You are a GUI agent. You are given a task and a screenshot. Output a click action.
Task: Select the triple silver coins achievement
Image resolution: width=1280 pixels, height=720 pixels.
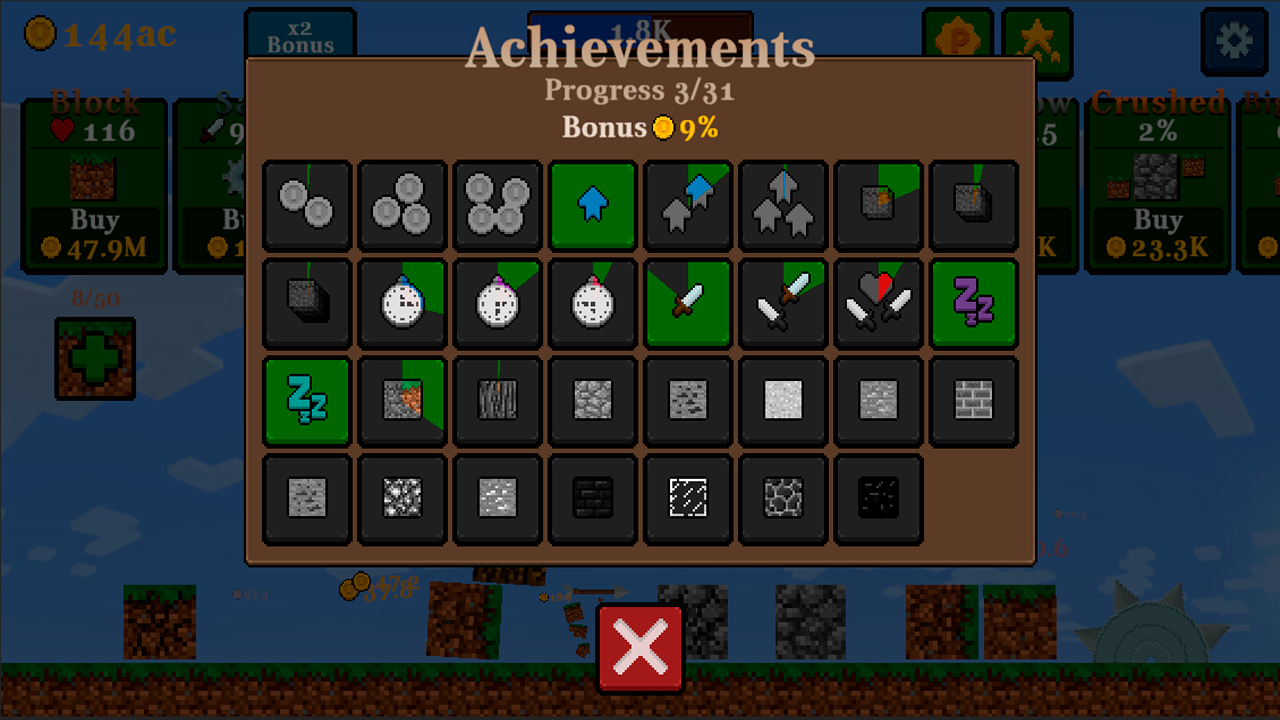pos(402,205)
